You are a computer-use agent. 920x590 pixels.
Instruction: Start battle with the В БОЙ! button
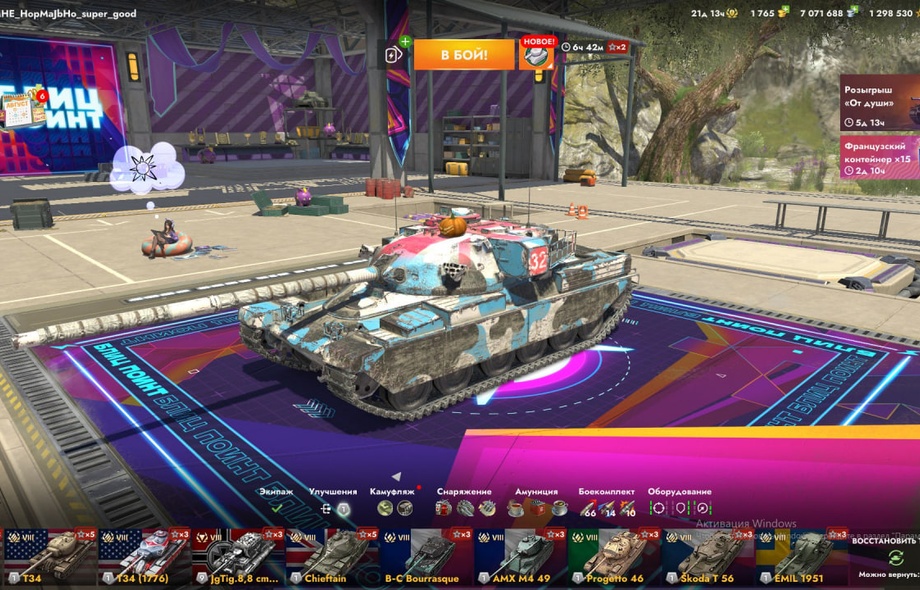pos(464,54)
